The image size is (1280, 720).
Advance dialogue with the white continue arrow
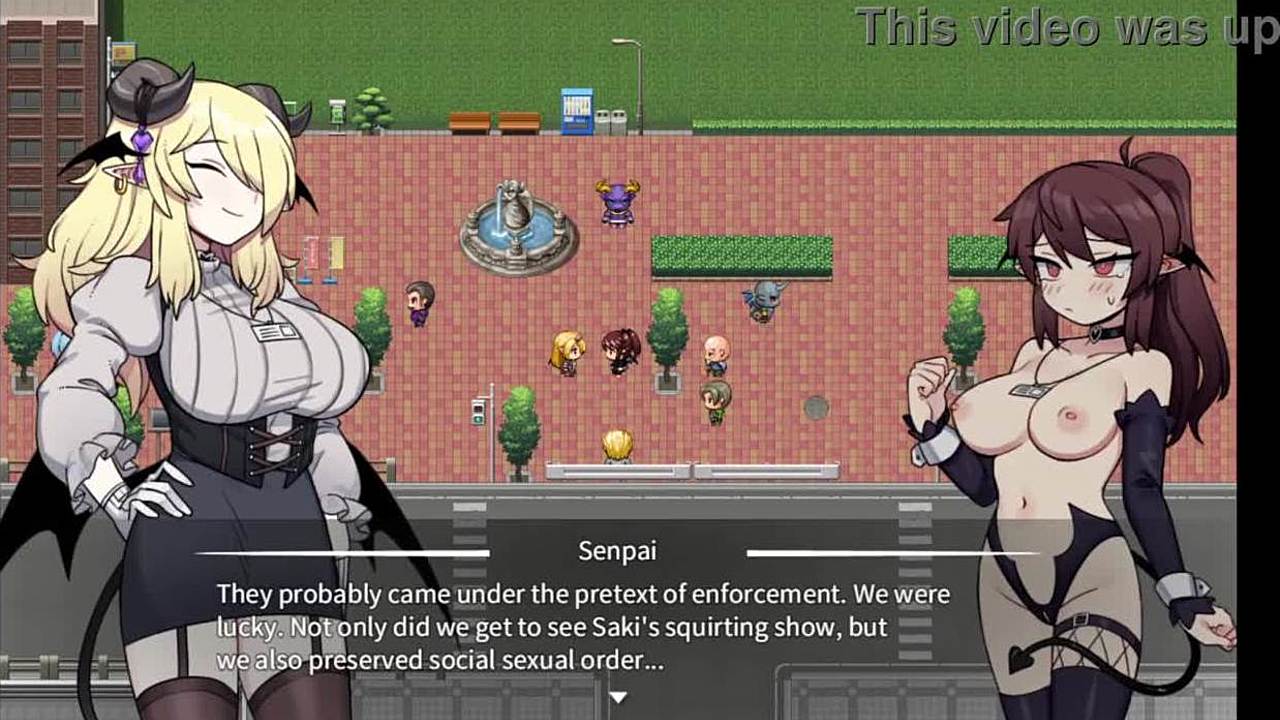point(618,696)
